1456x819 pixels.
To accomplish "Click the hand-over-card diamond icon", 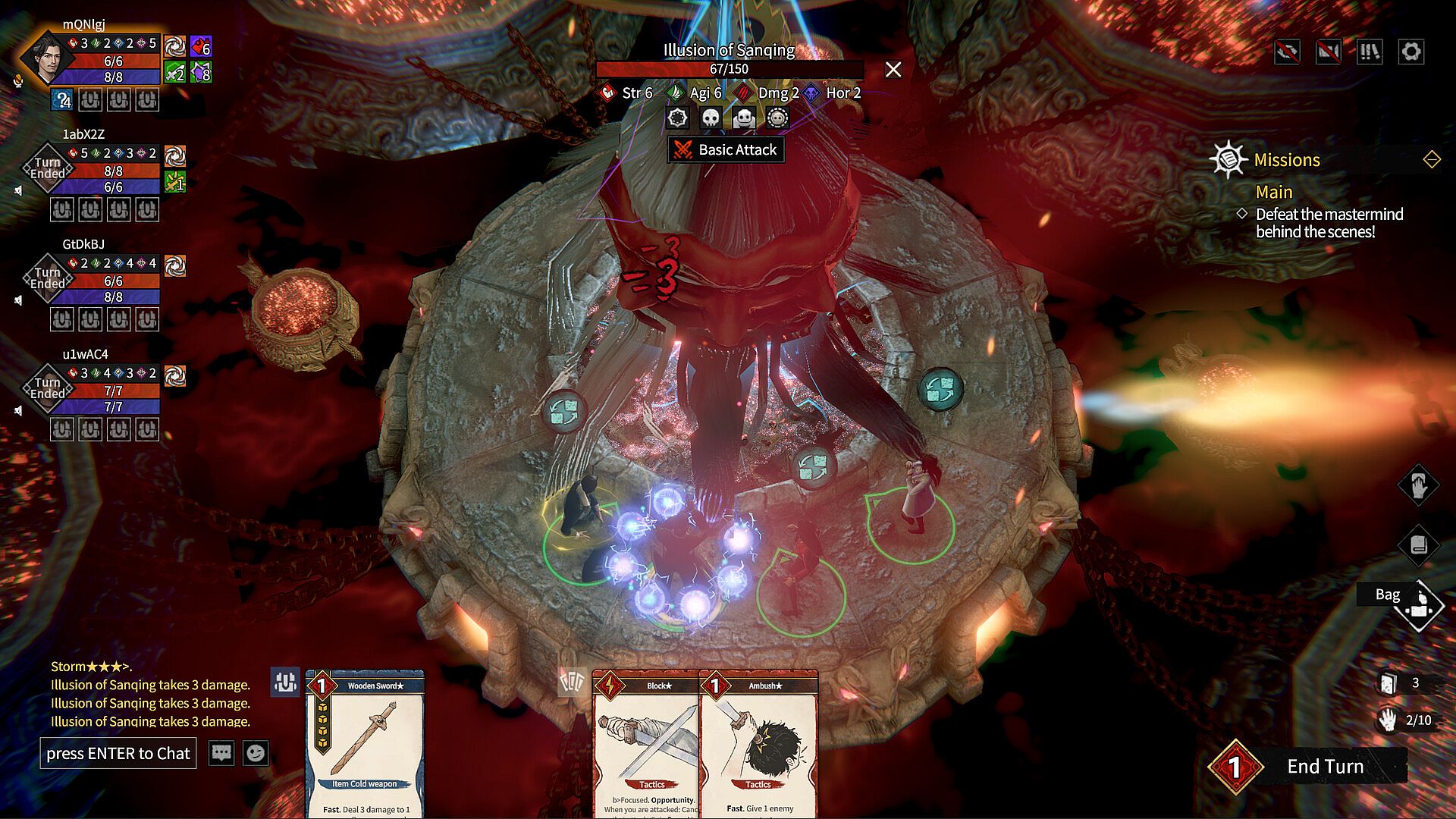I will point(1418,486).
